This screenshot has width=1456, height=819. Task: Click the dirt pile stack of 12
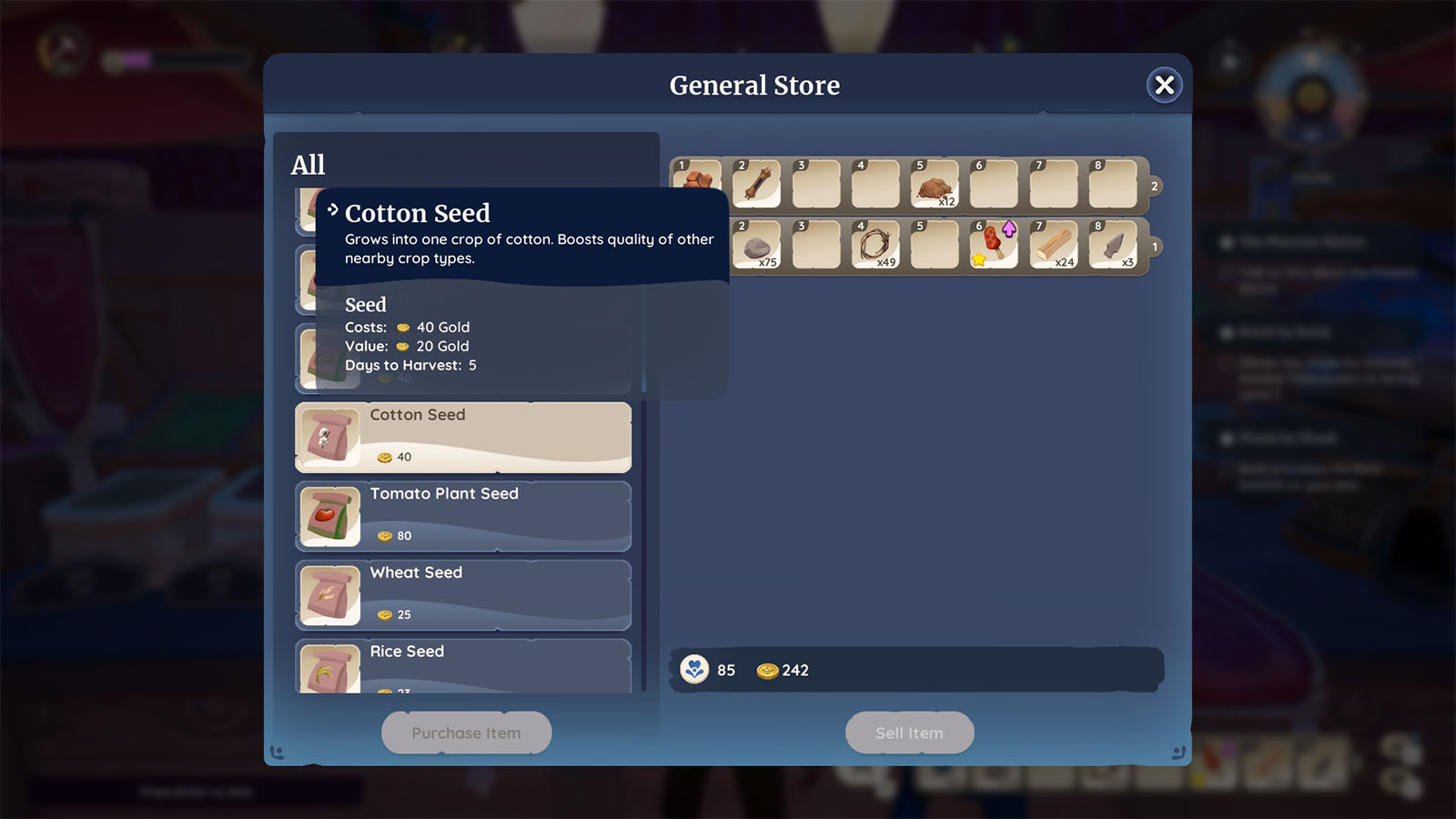point(934,183)
